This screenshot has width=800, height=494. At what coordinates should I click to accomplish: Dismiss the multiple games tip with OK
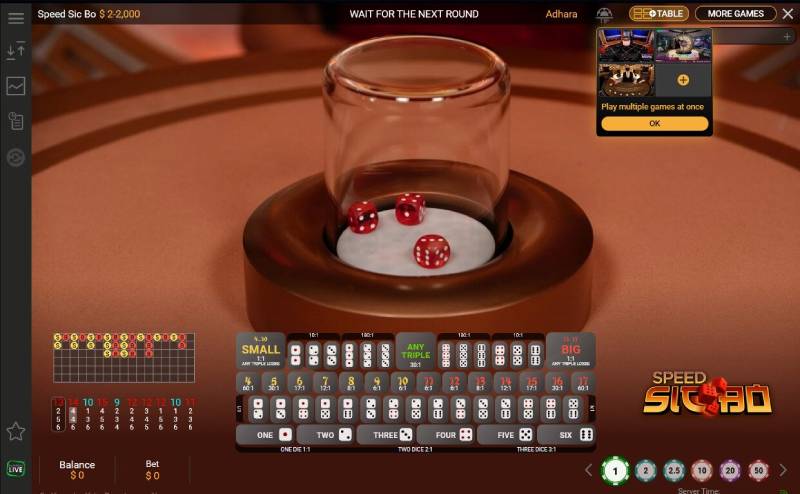point(654,123)
